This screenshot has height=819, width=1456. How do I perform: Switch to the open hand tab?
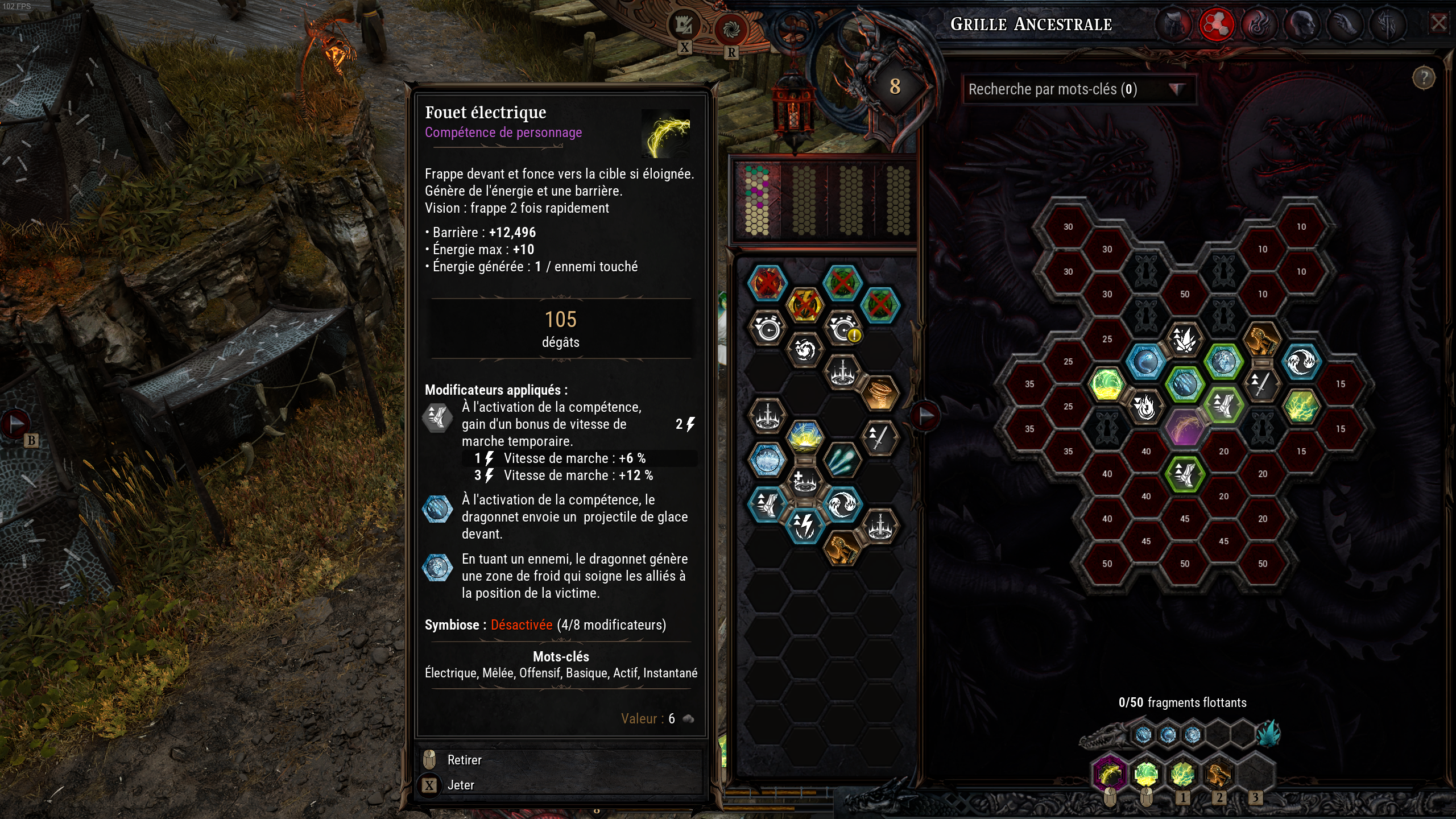tap(1344, 24)
